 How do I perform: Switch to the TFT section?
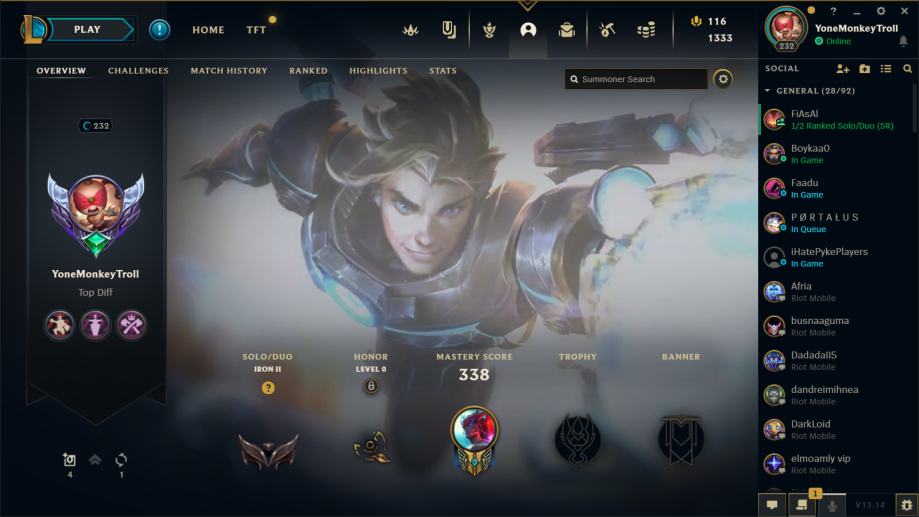[x=256, y=30]
